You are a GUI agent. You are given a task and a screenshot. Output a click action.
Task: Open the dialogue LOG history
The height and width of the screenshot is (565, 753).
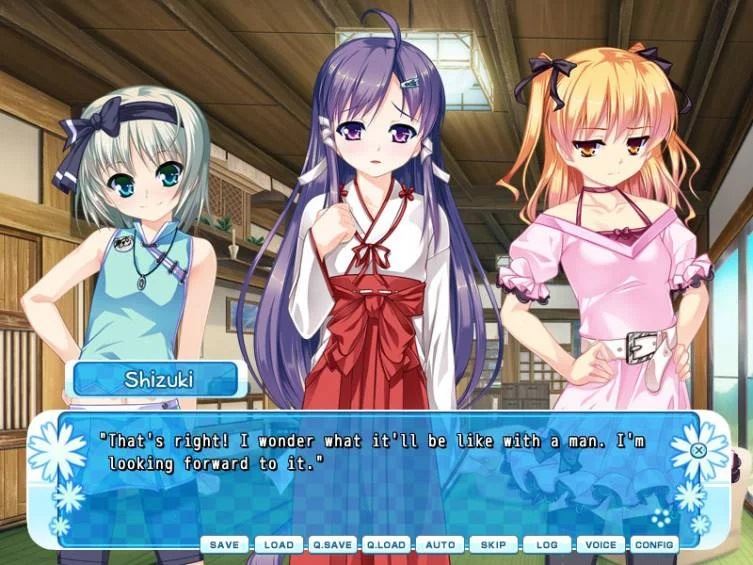[x=547, y=545]
